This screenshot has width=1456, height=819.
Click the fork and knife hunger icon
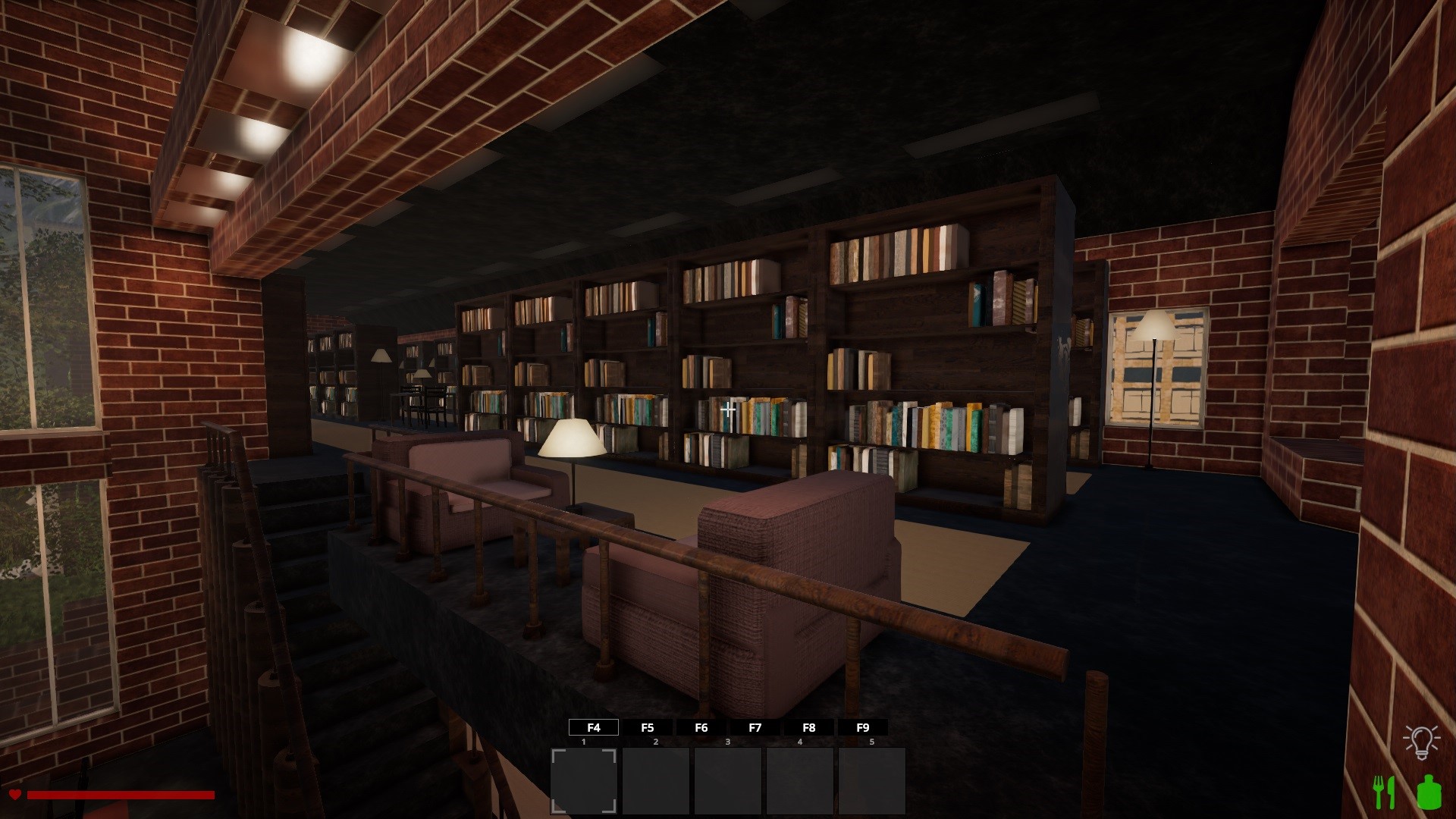[1385, 792]
